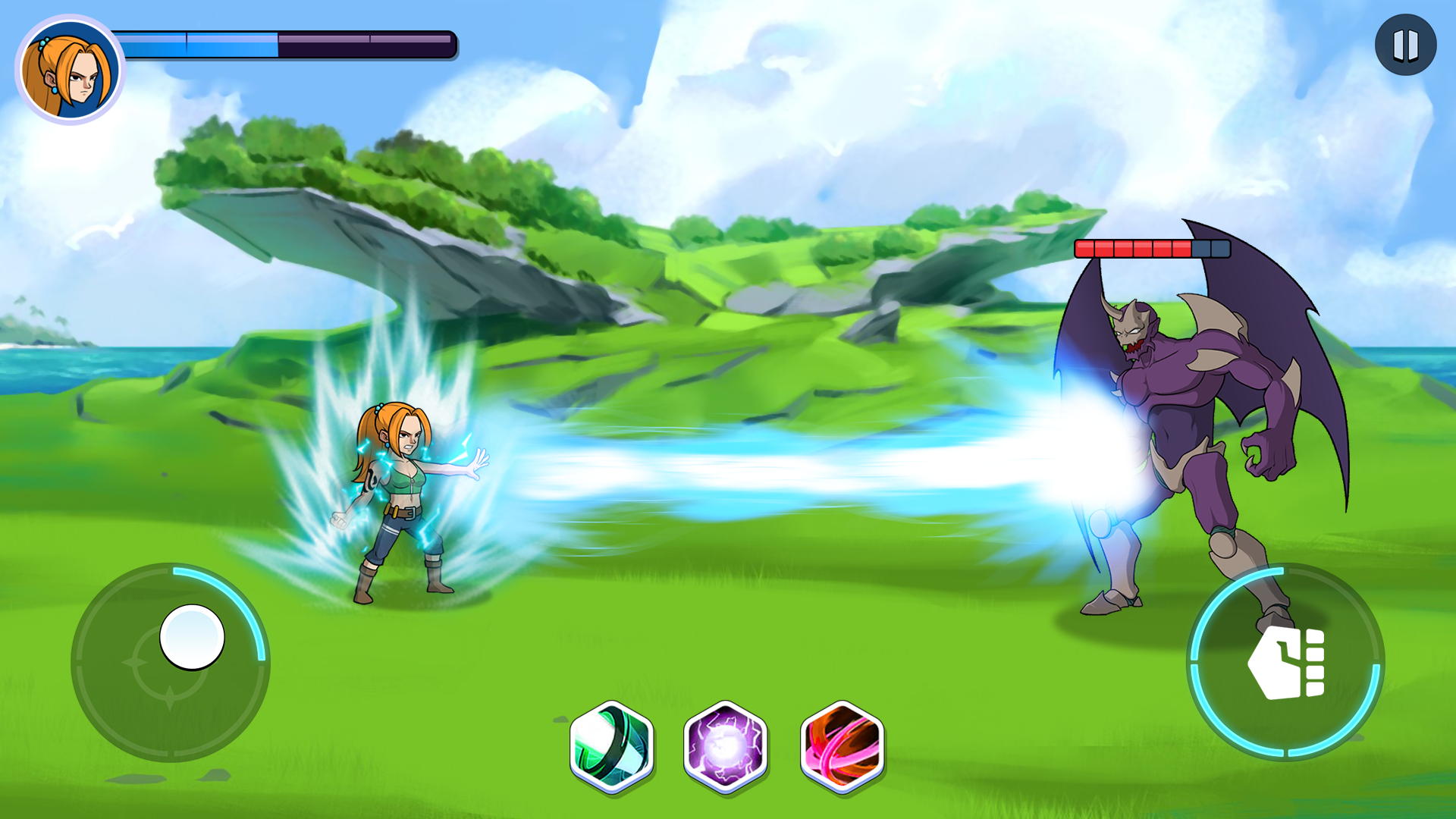Click the white joystick knob
The height and width of the screenshot is (819, 1456).
click(x=192, y=637)
